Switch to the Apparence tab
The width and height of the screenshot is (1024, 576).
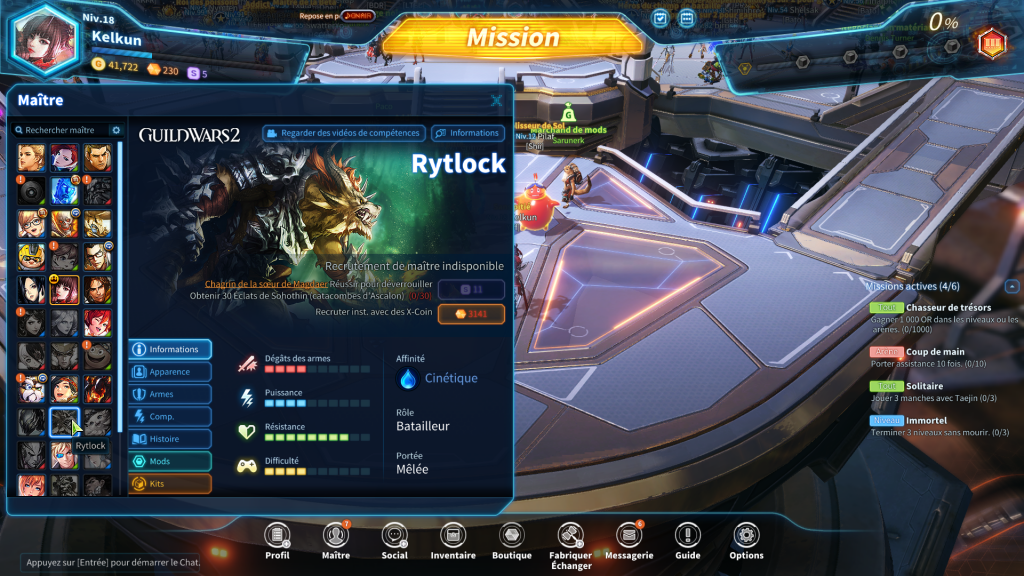tap(170, 372)
